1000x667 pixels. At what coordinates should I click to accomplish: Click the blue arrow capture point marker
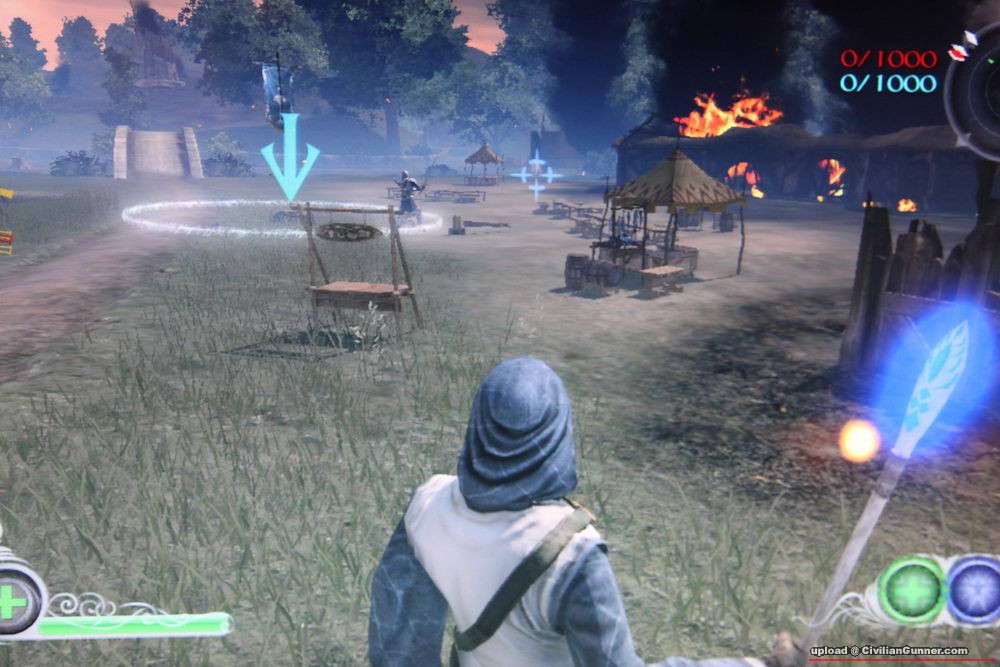[x=290, y=157]
